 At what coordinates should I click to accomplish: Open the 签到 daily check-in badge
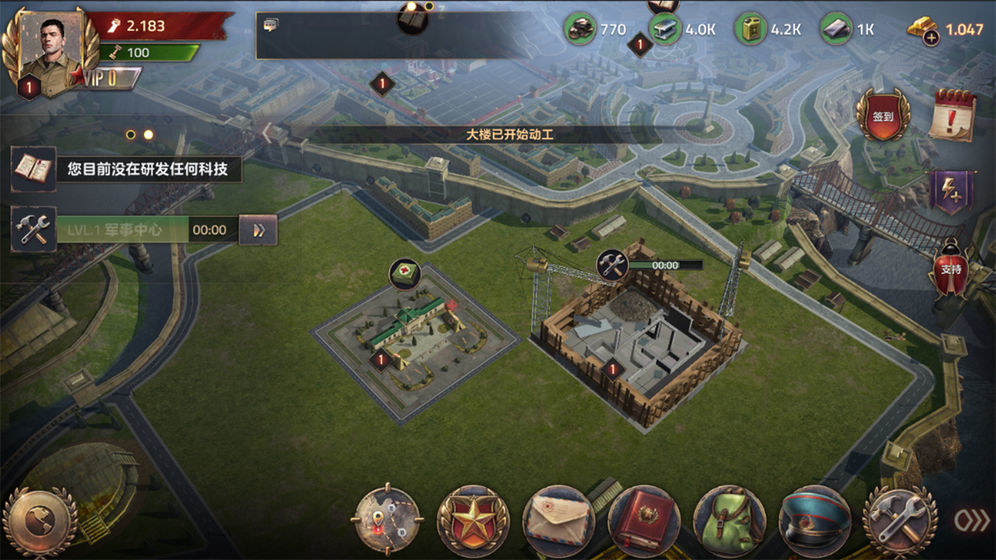(x=882, y=115)
